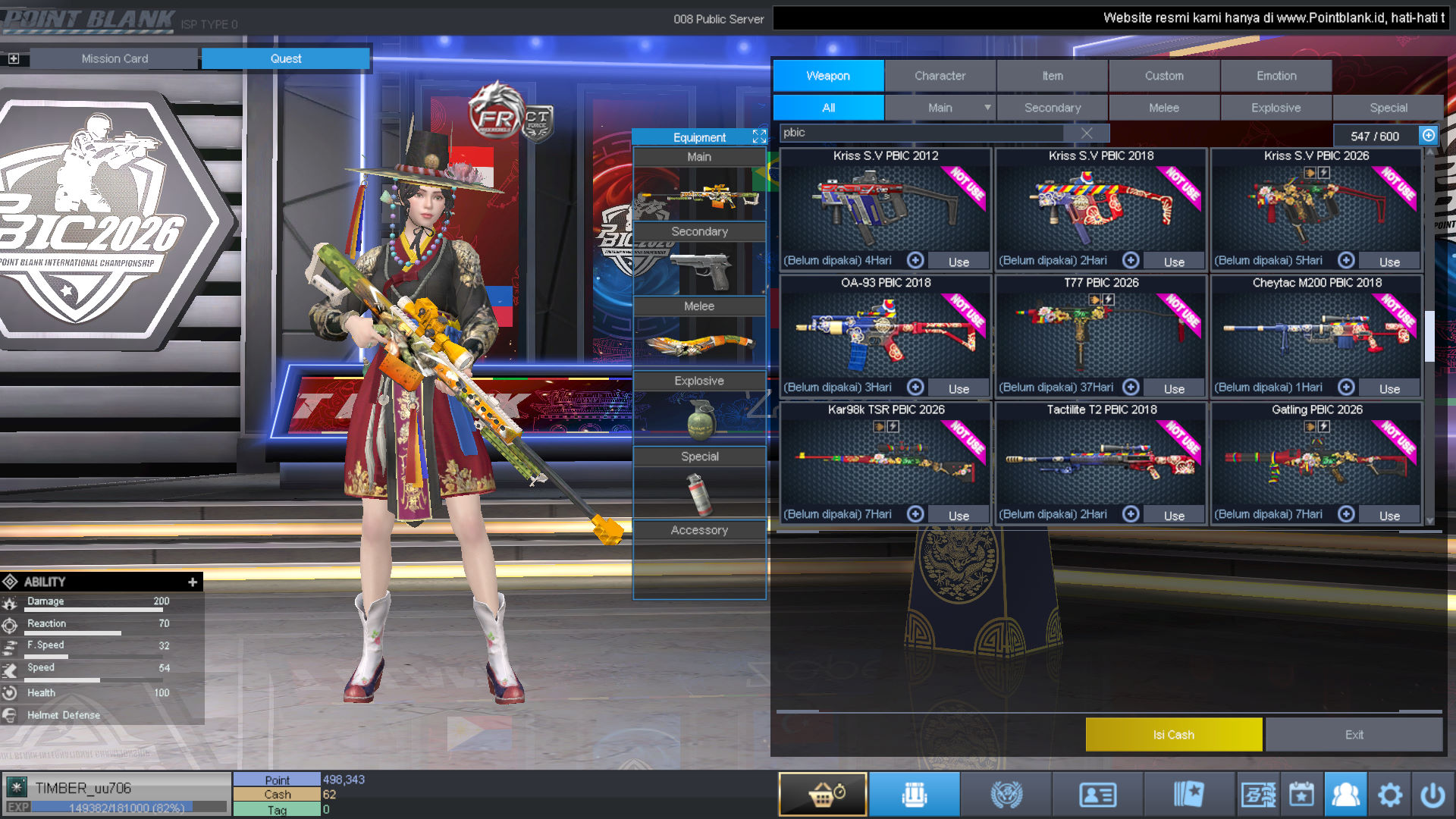
Task: Select the Custom tab
Action: [x=1163, y=76]
